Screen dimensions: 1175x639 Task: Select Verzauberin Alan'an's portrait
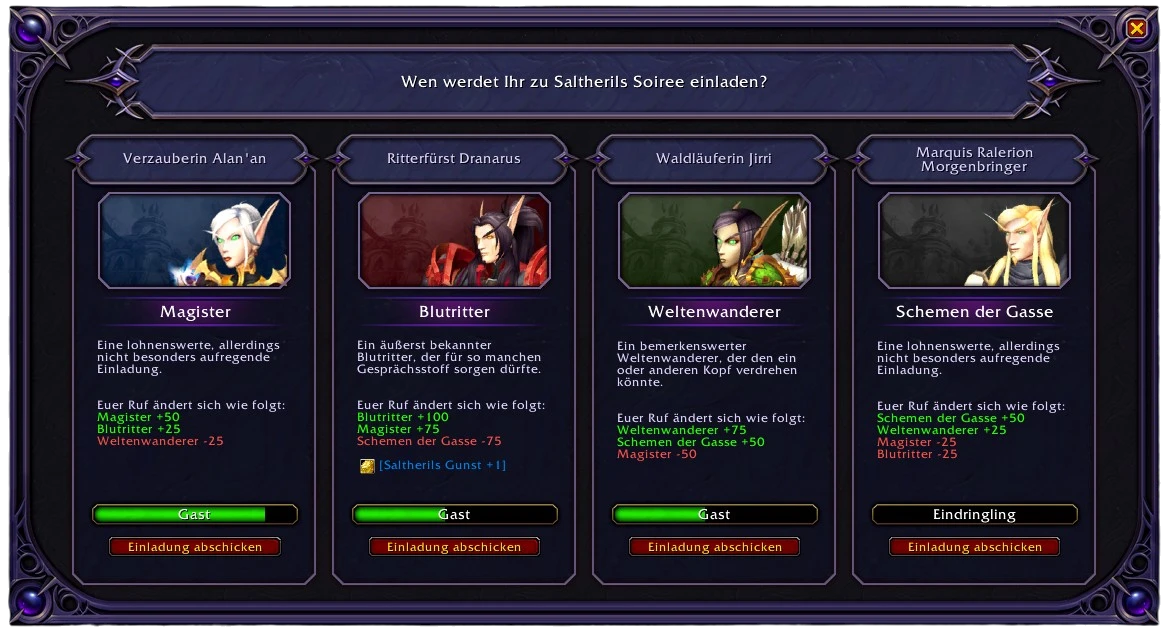tap(195, 241)
